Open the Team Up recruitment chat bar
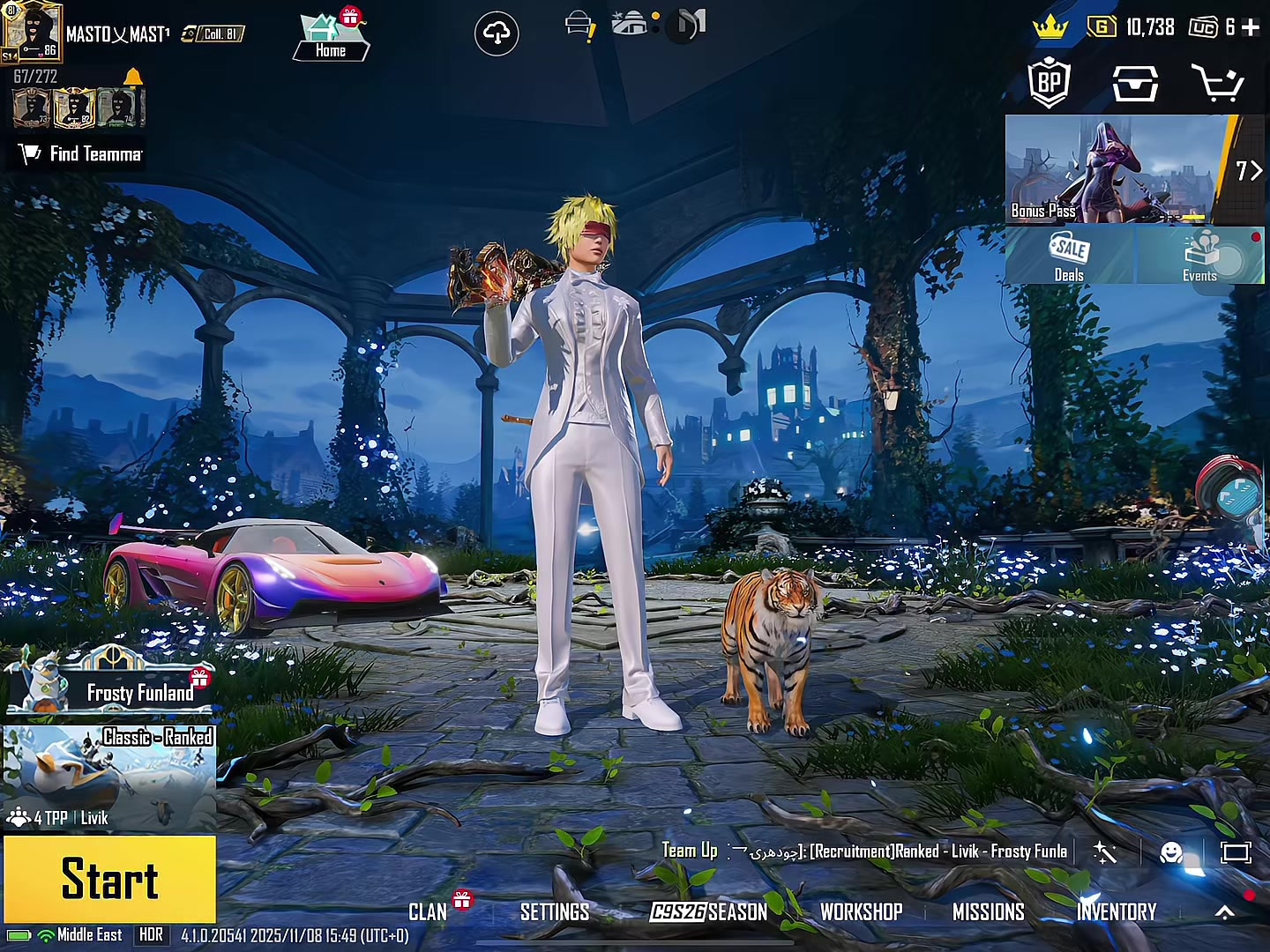Viewport: 1270px width, 952px height. coord(864,852)
